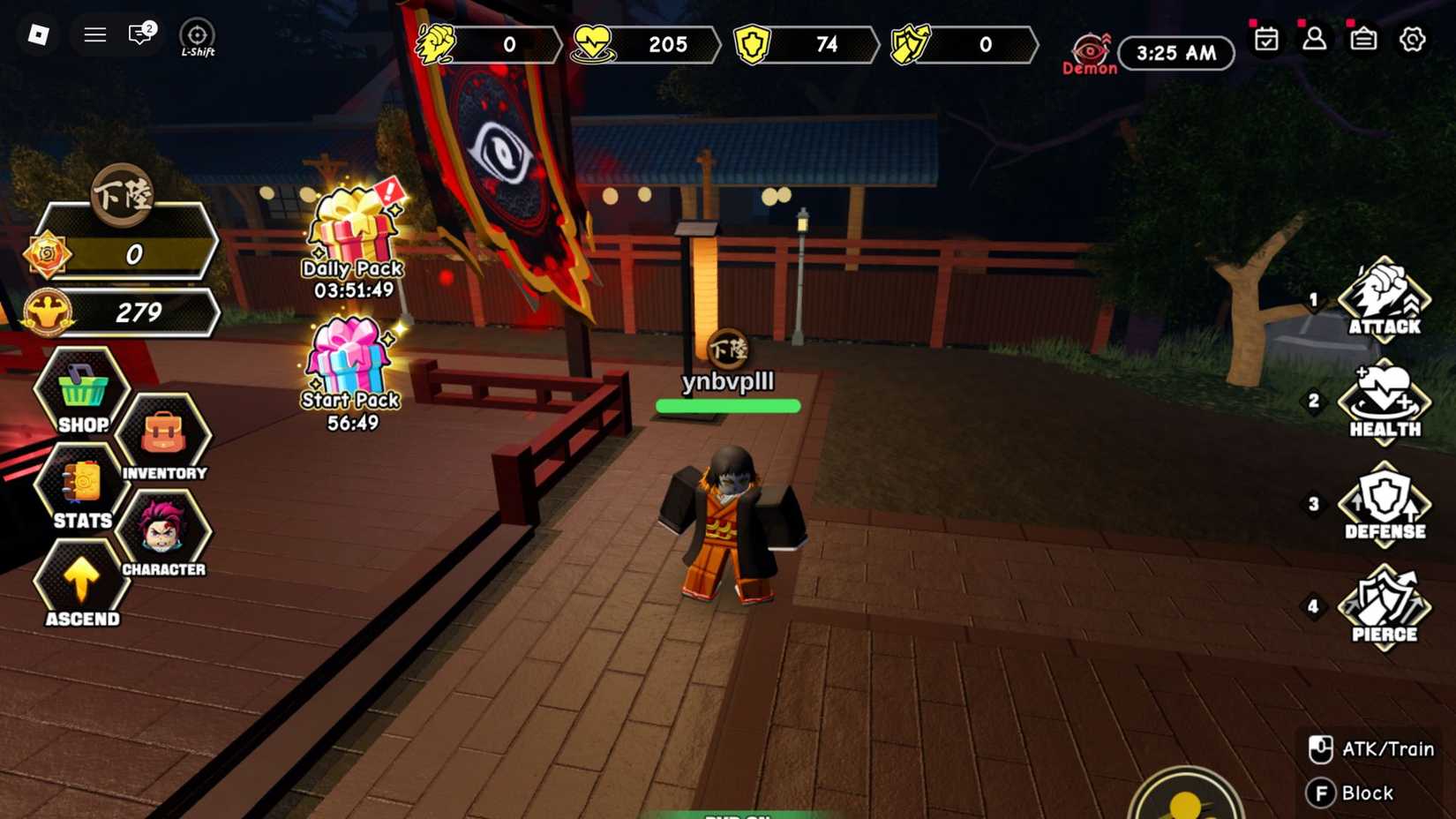The height and width of the screenshot is (819, 1456).
Task: Open the Shop panel
Action: tap(81, 397)
